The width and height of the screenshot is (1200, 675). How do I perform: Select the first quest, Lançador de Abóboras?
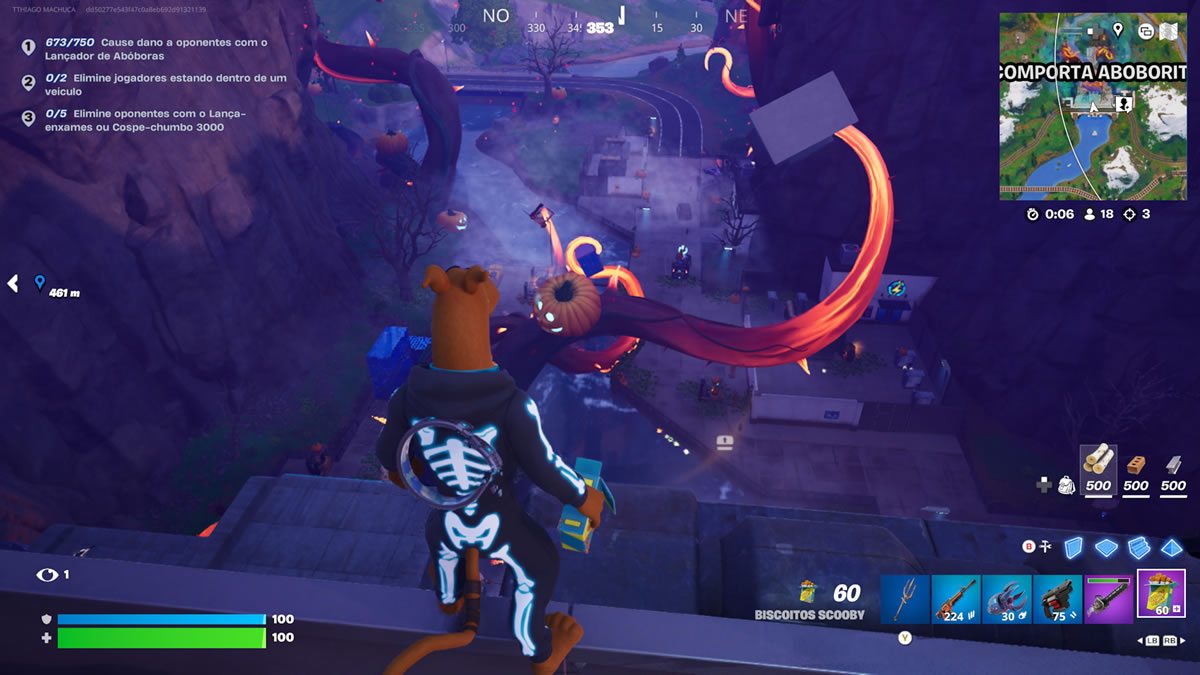[x=155, y=49]
